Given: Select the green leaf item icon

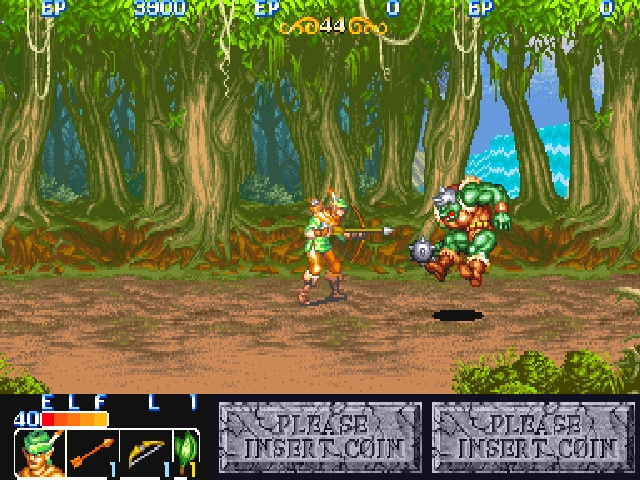Looking at the screenshot, I should (185, 453).
